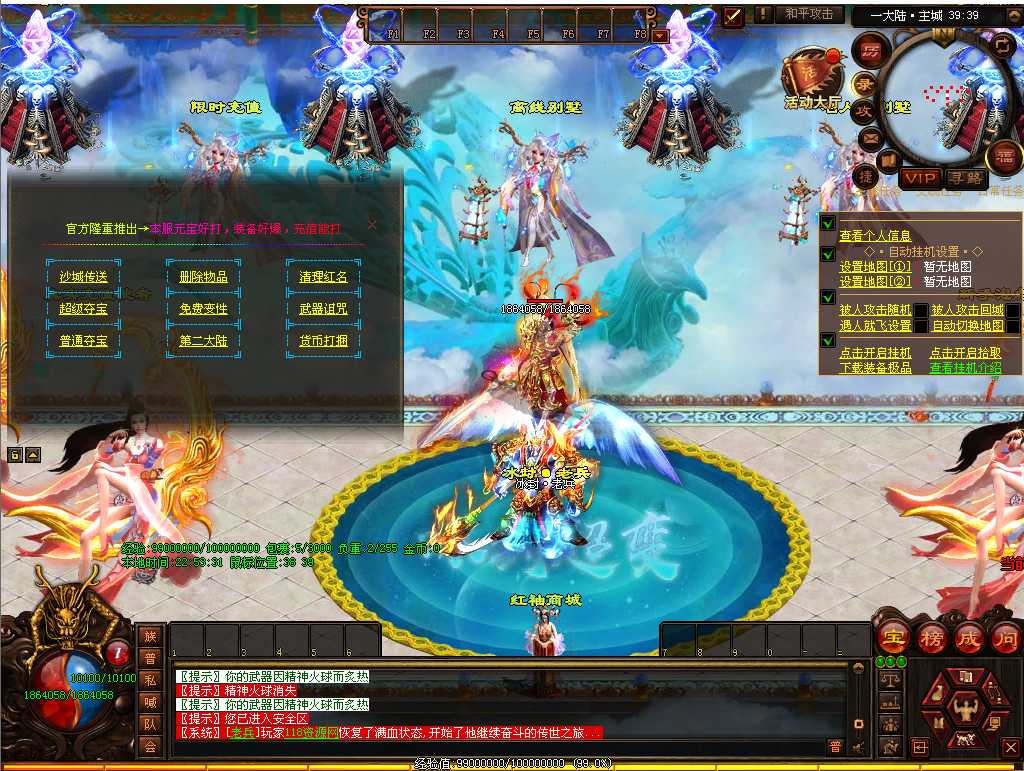Select 清理红名 in the panel
The image size is (1024, 771).
pos(323,277)
